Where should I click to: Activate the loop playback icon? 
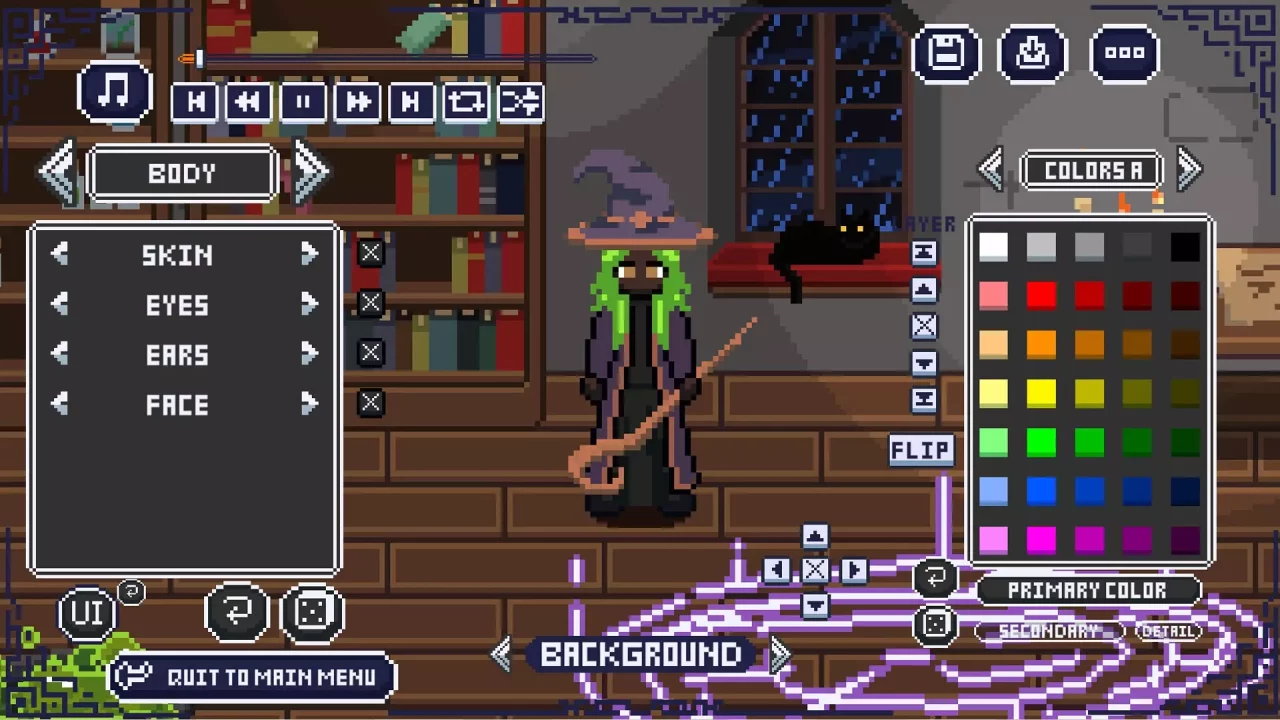point(465,101)
